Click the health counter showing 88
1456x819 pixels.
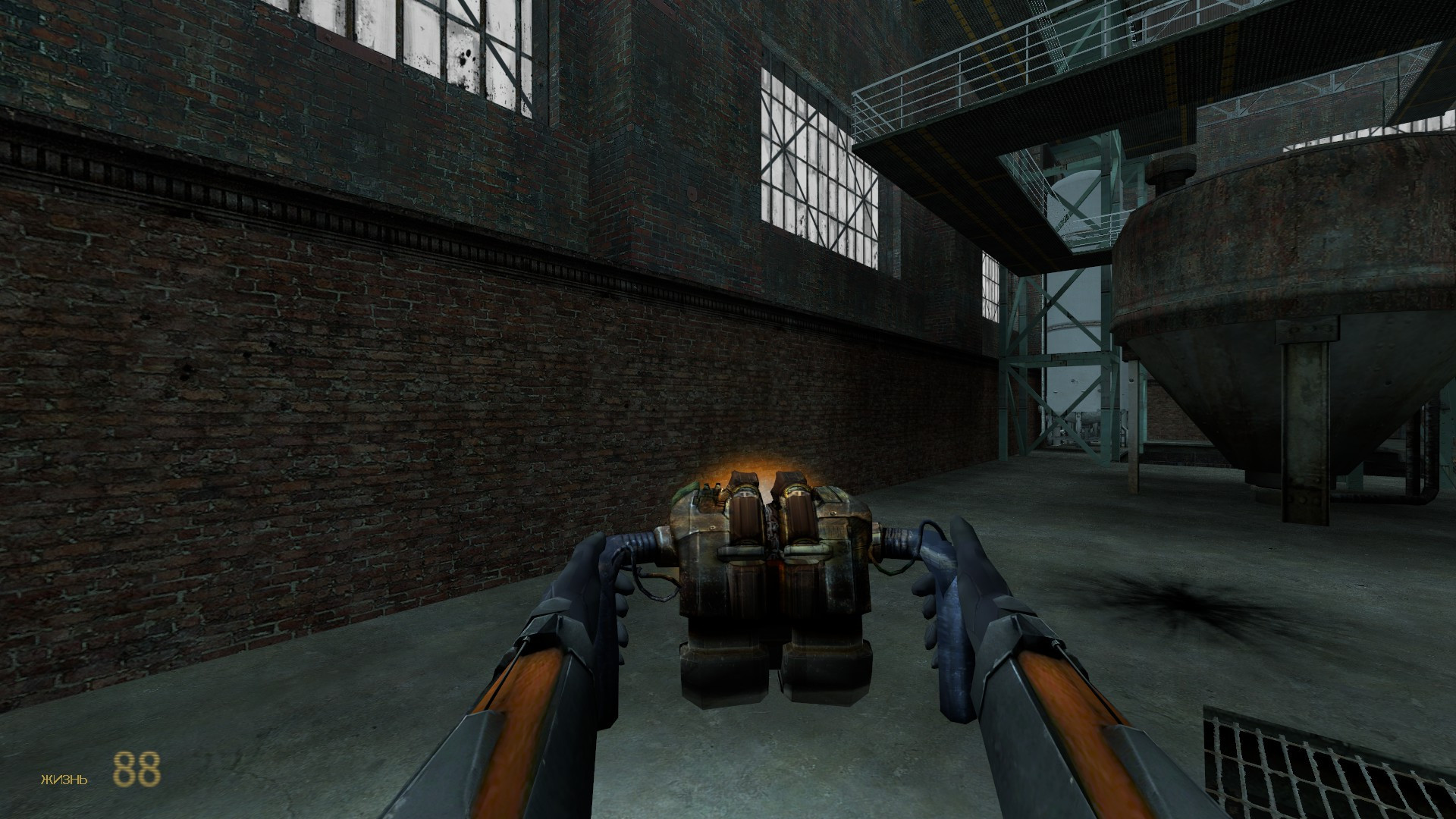[x=138, y=770]
